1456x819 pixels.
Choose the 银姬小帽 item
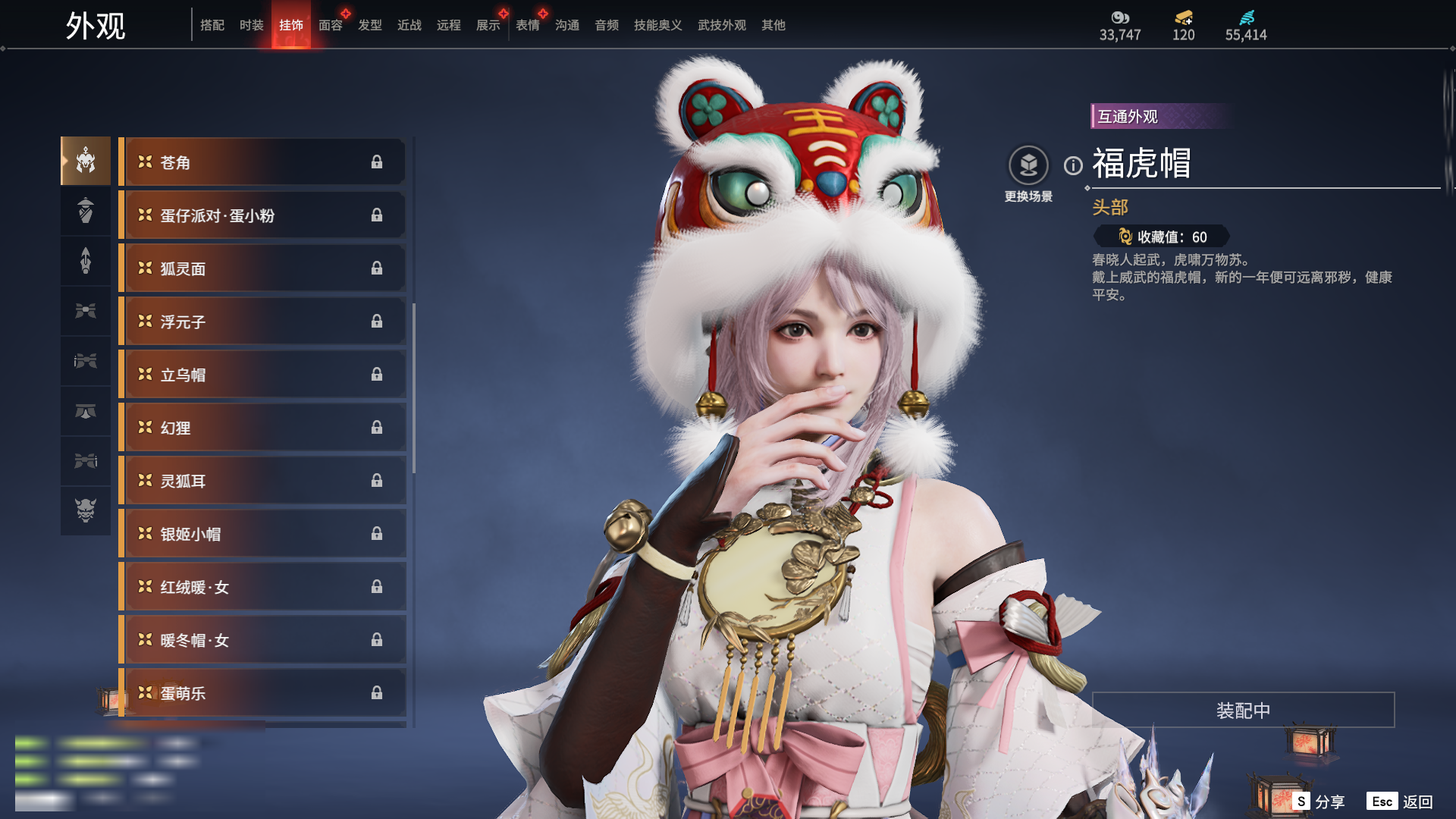[x=262, y=534]
